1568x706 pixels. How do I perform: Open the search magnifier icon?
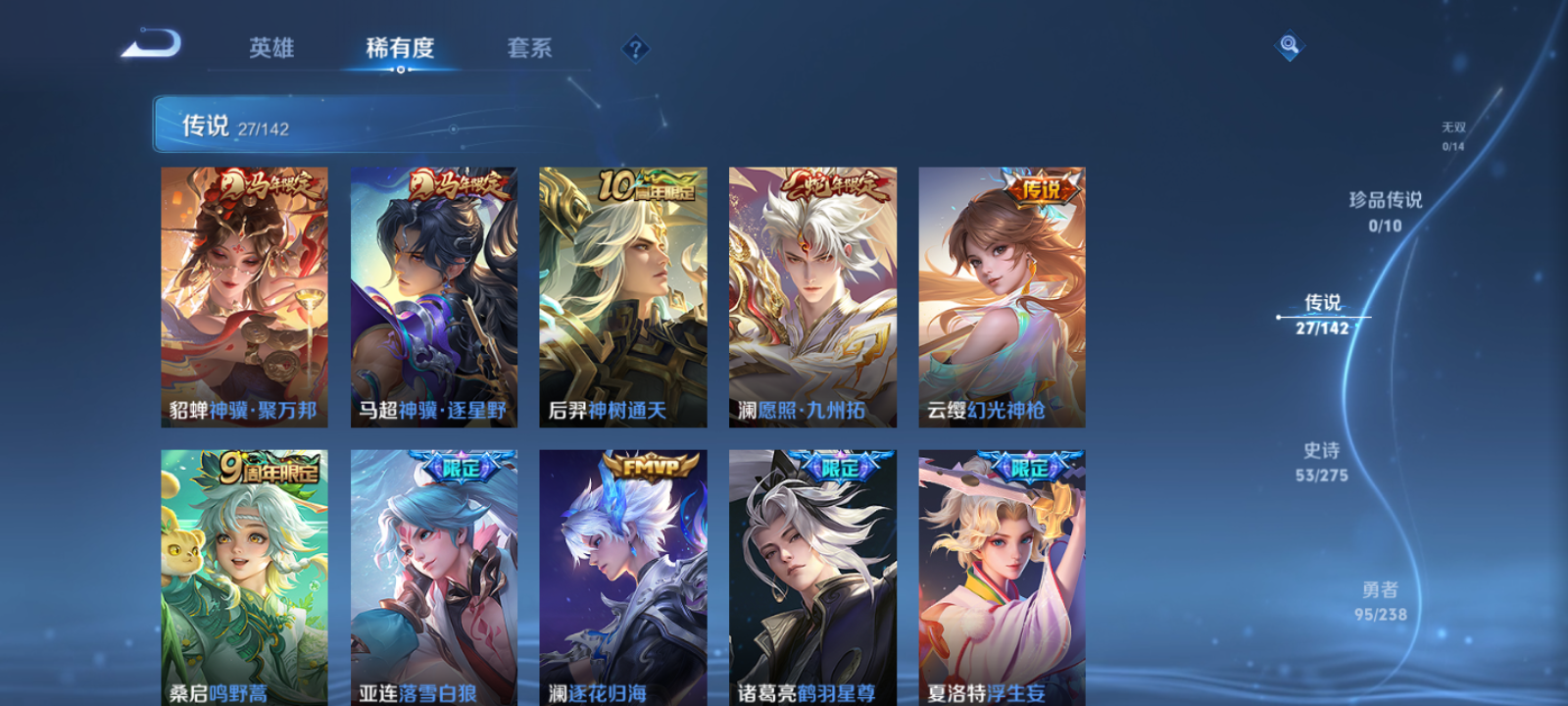pyautogui.click(x=1288, y=43)
